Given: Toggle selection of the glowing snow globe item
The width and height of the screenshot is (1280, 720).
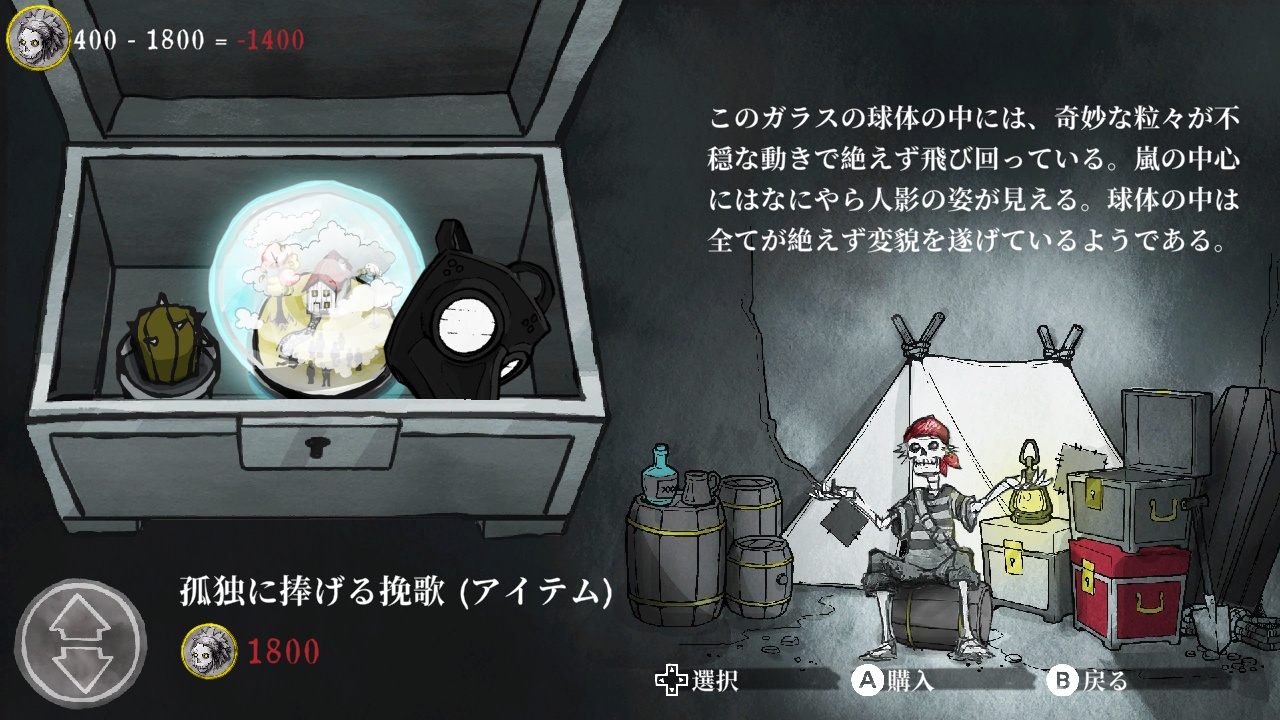Looking at the screenshot, I should coord(310,290).
